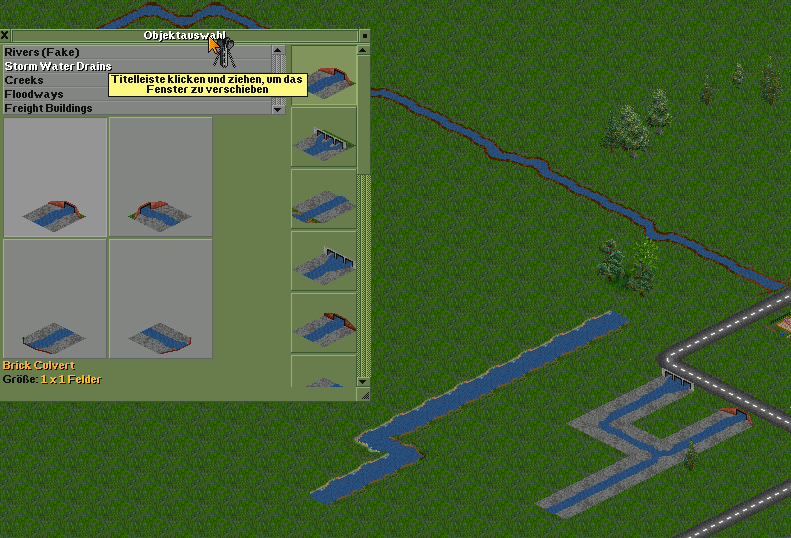Toggle the window sticky pin button

pyautogui.click(x=365, y=35)
